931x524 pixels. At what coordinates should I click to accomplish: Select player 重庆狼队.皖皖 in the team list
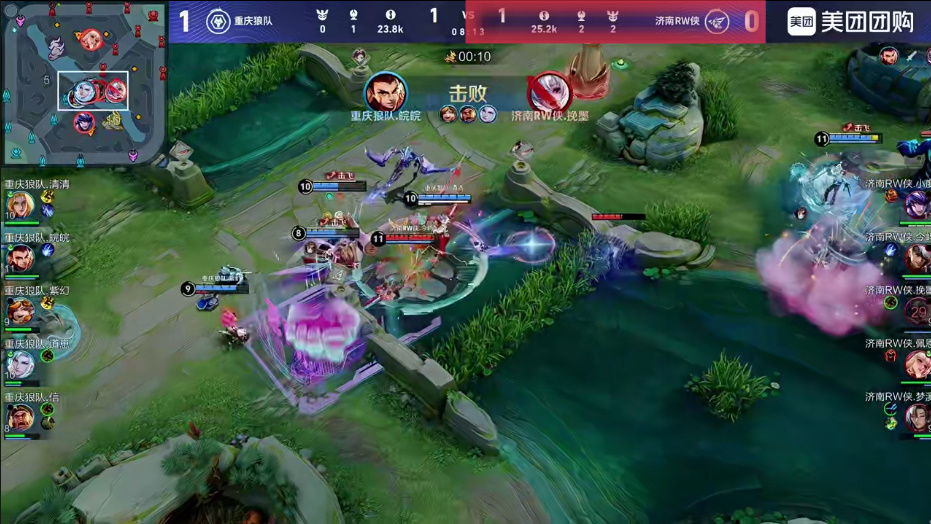[x=20, y=259]
